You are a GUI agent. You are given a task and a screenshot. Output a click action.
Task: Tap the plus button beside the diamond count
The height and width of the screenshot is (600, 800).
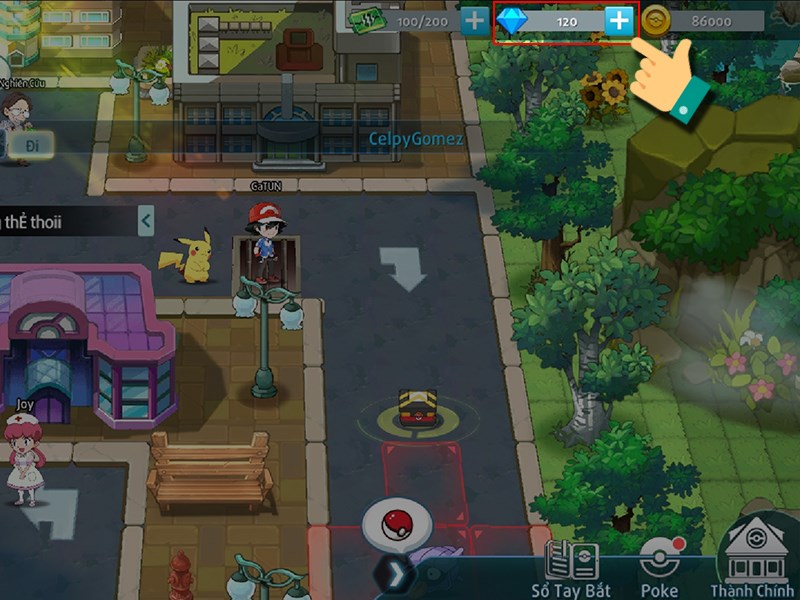620,21
